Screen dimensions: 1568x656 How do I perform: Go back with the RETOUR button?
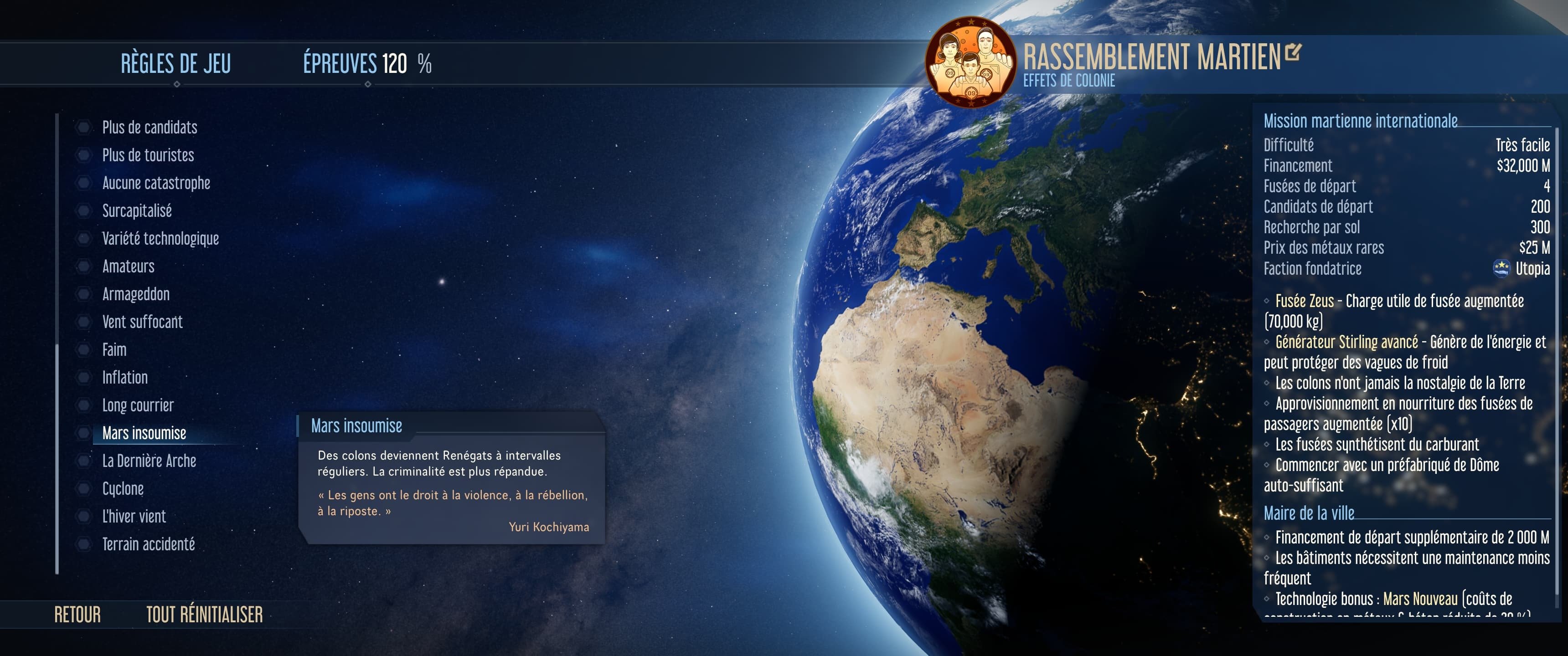pos(77,615)
